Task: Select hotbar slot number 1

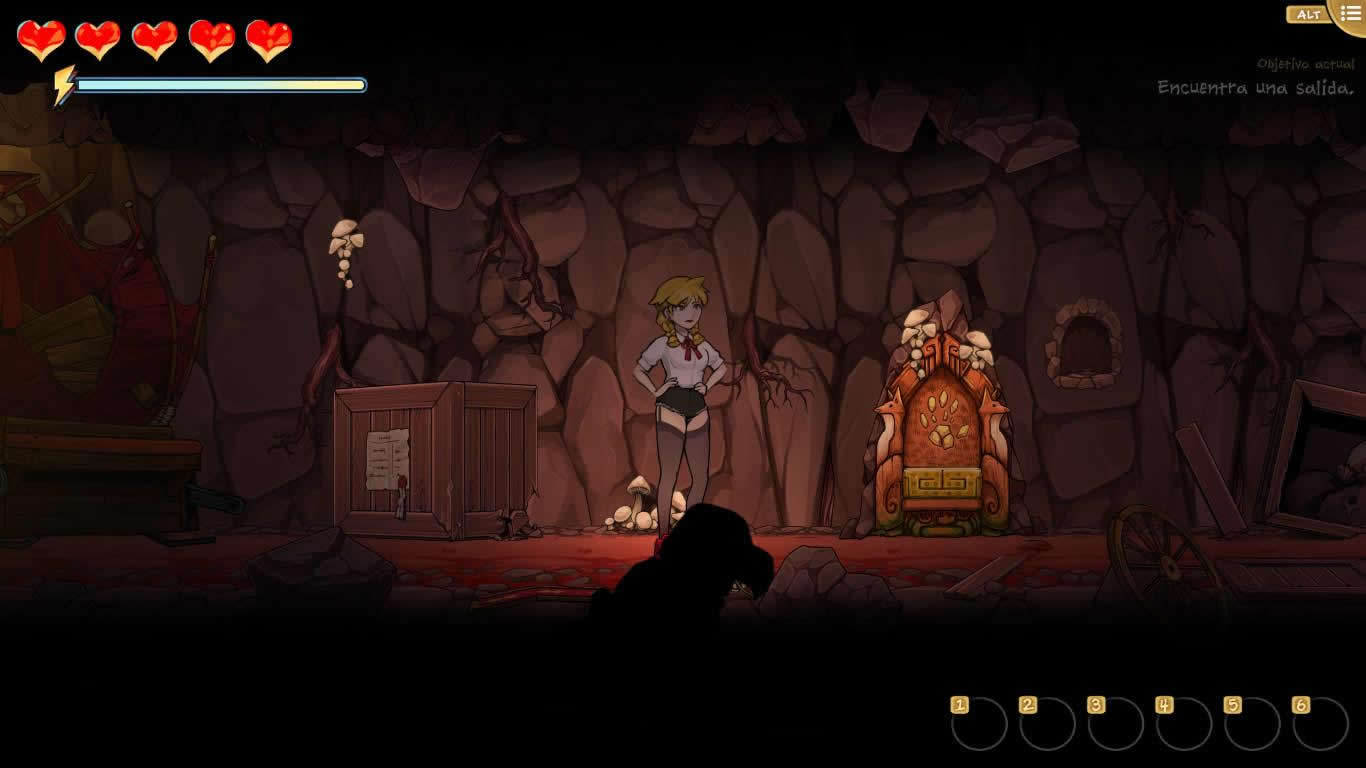Action: [979, 724]
